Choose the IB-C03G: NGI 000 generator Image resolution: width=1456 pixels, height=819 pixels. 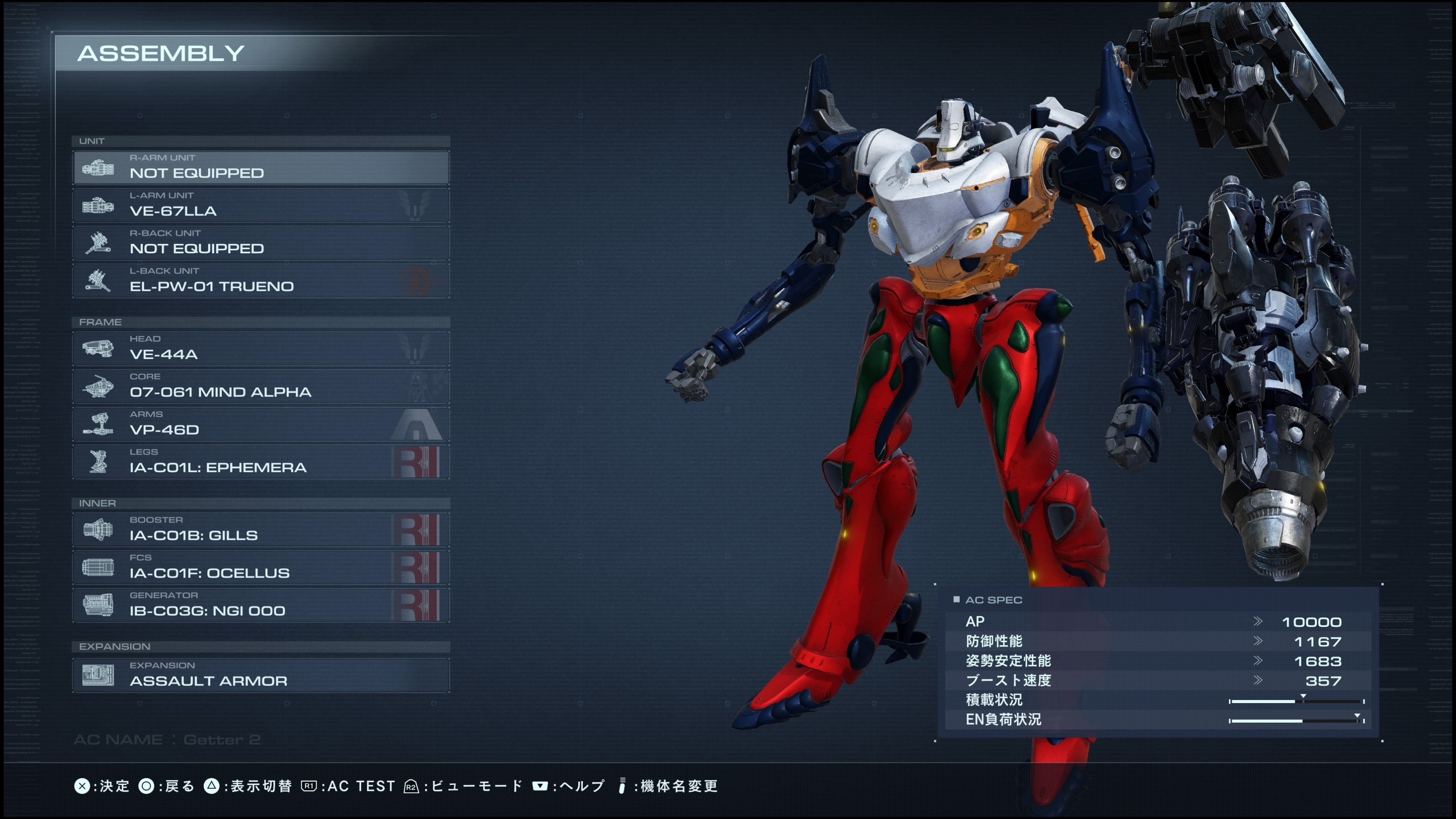click(x=260, y=606)
